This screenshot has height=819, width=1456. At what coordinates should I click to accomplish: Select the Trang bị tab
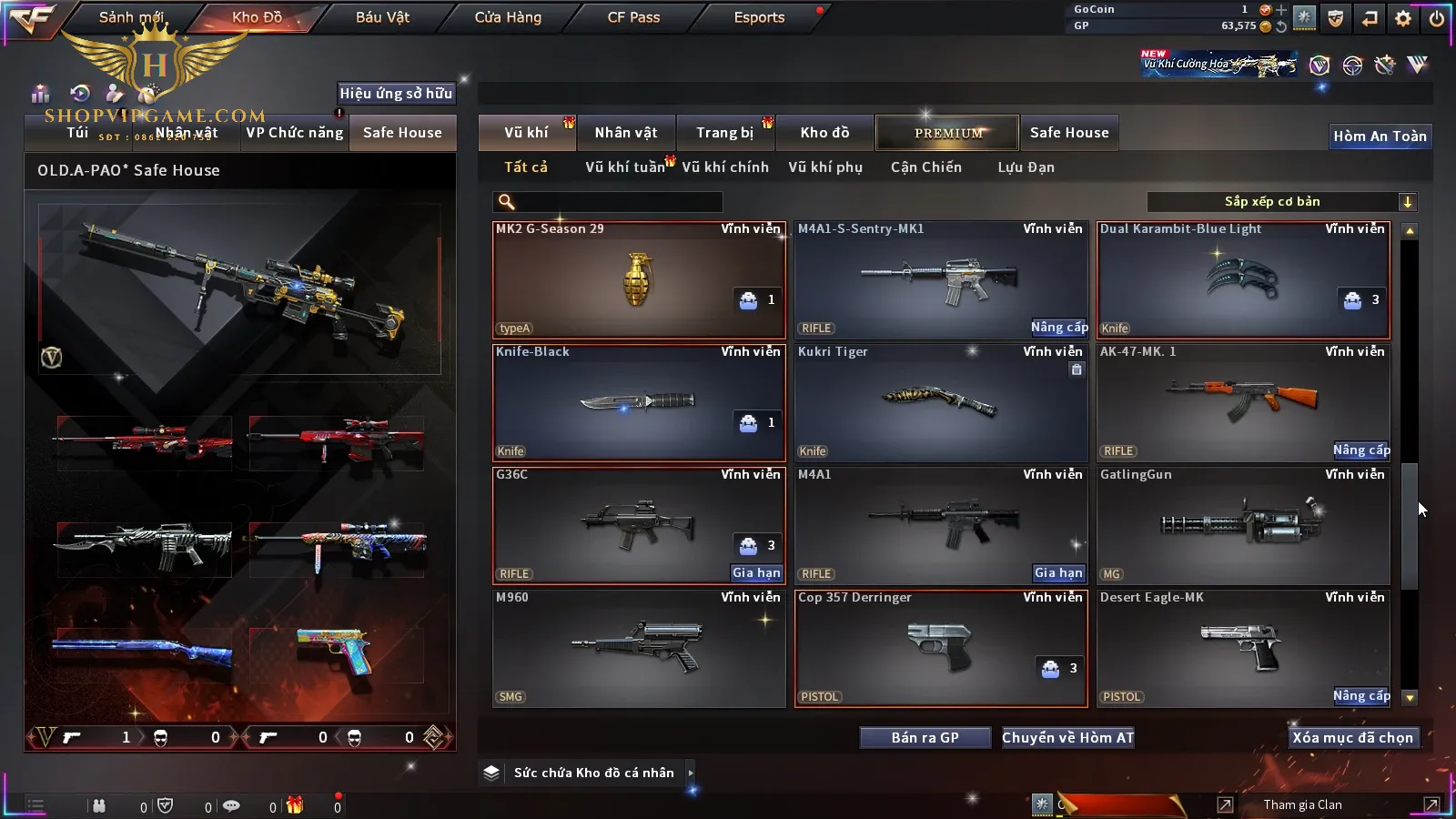tap(725, 133)
